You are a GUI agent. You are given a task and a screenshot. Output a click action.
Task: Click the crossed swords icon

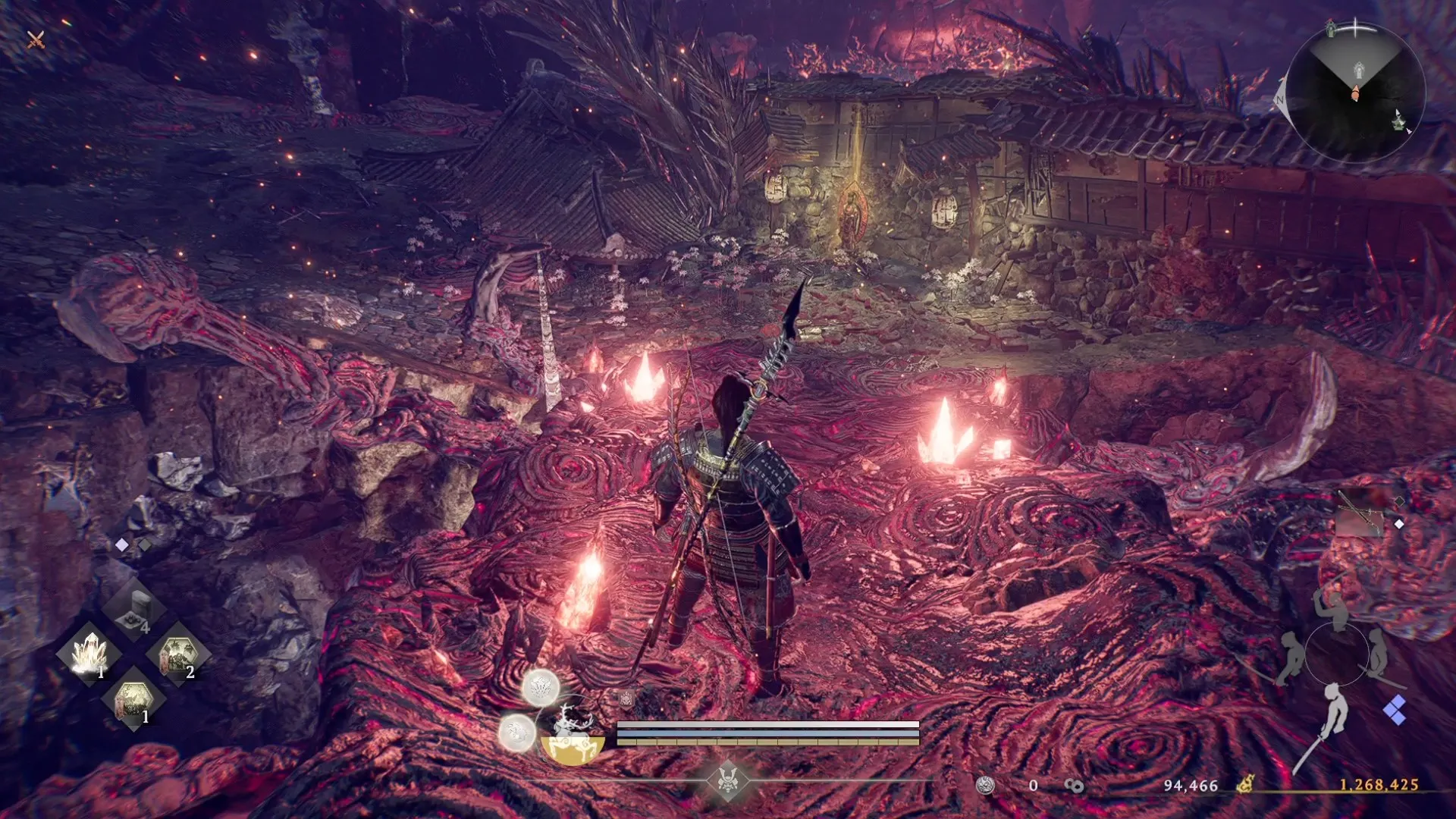(36, 39)
